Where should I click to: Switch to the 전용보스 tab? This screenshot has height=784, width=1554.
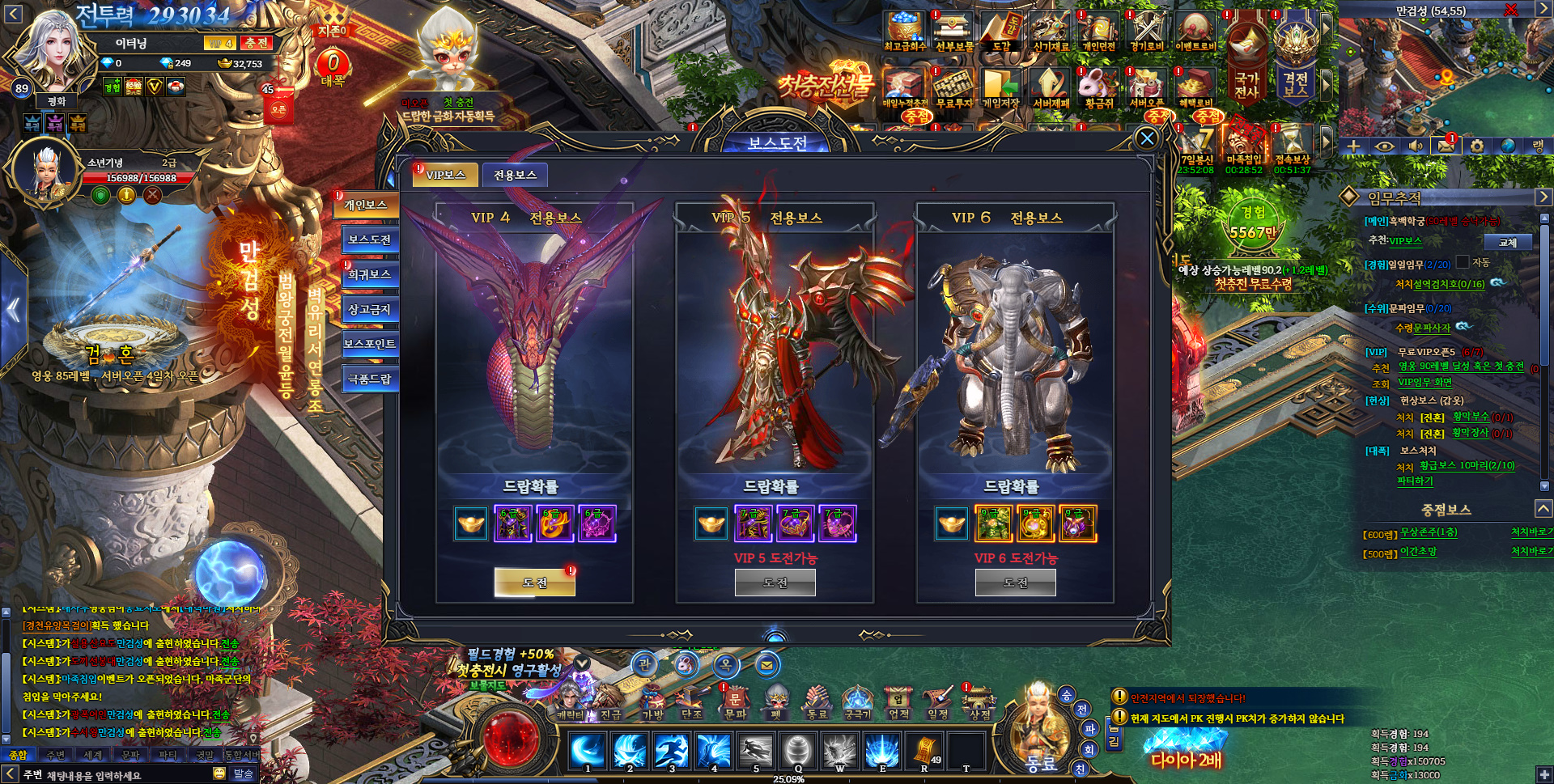(x=515, y=175)
